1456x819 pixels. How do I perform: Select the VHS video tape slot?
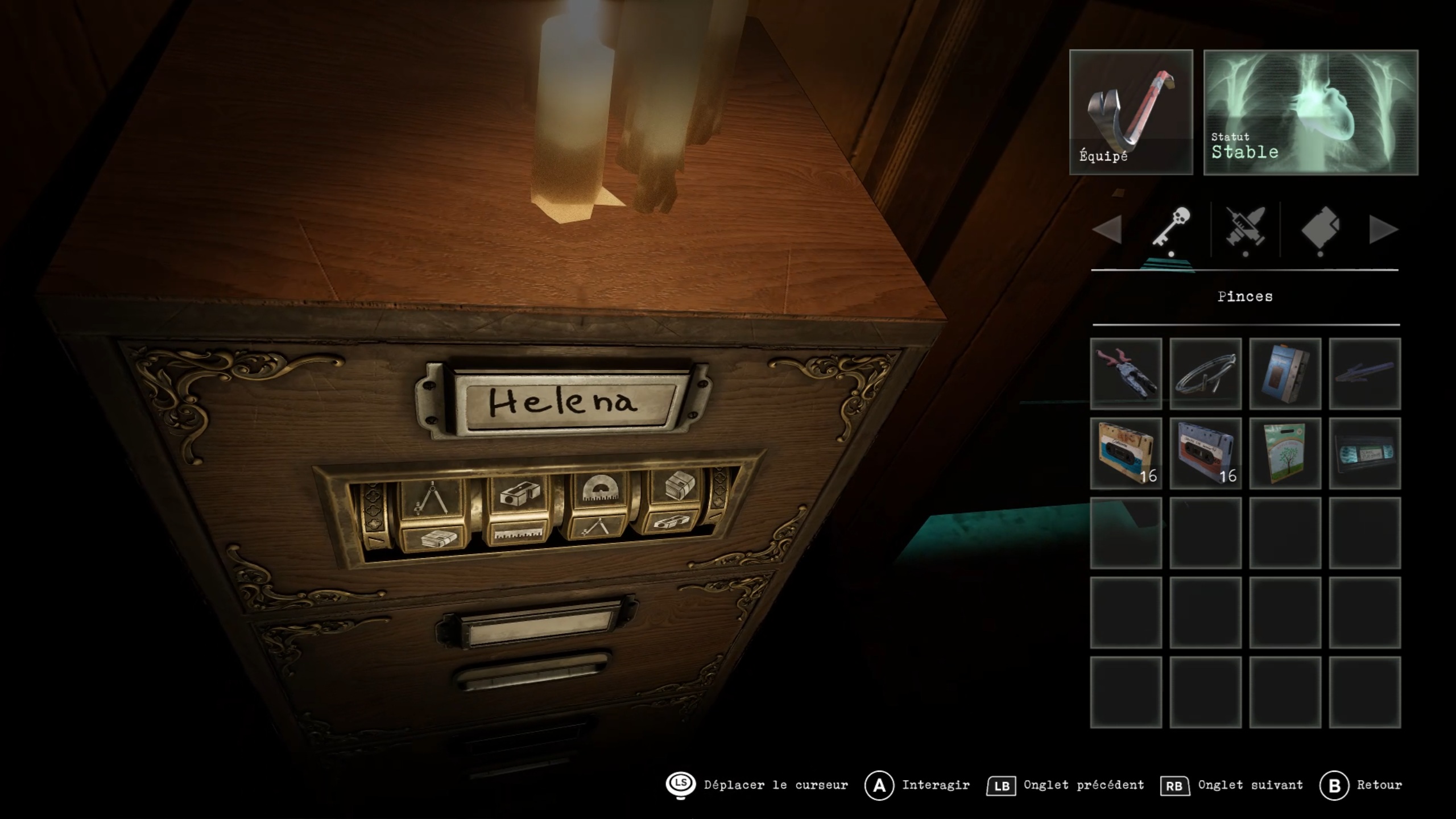point(1364,453)
